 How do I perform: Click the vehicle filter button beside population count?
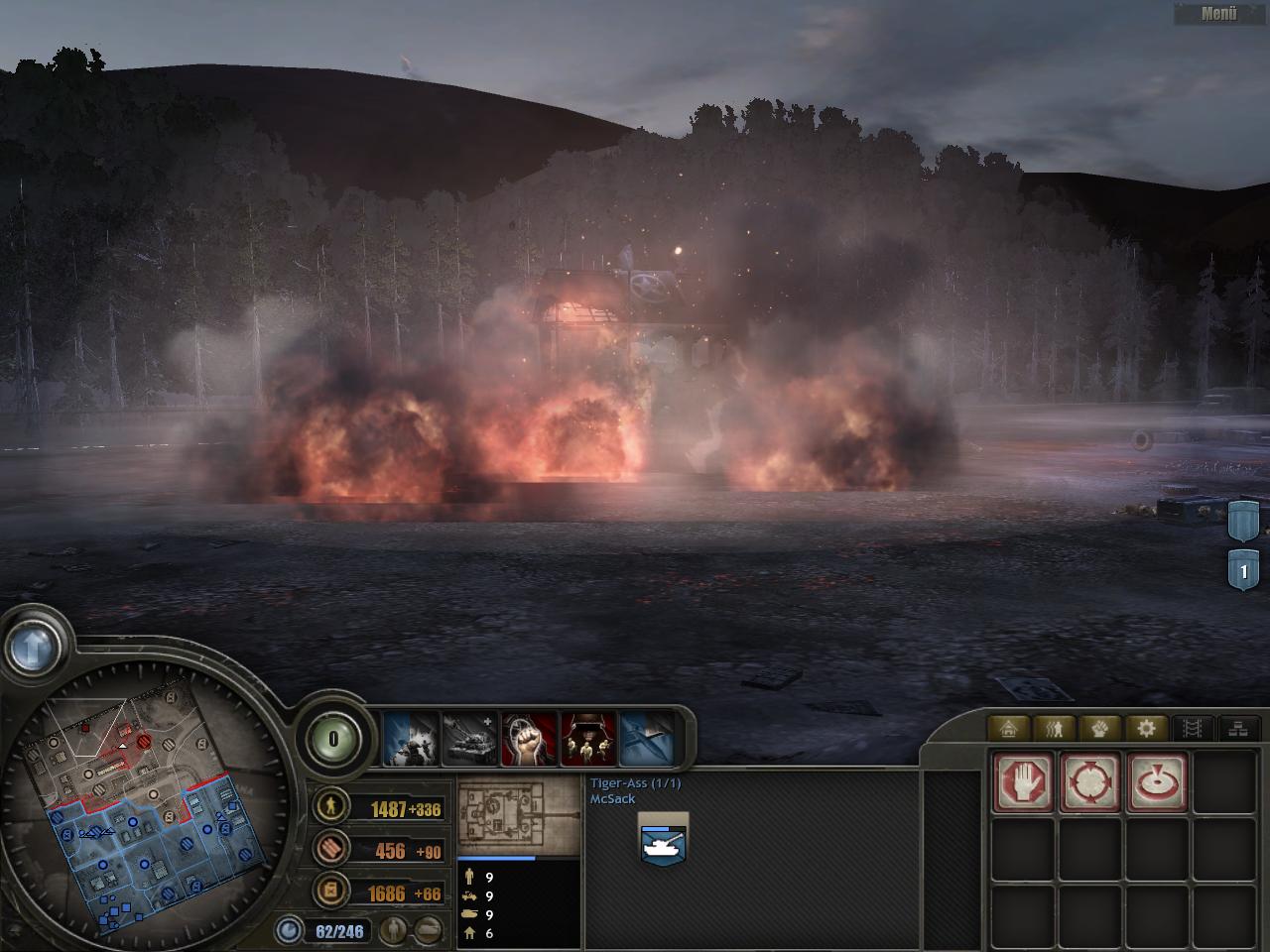coord(428,930)
